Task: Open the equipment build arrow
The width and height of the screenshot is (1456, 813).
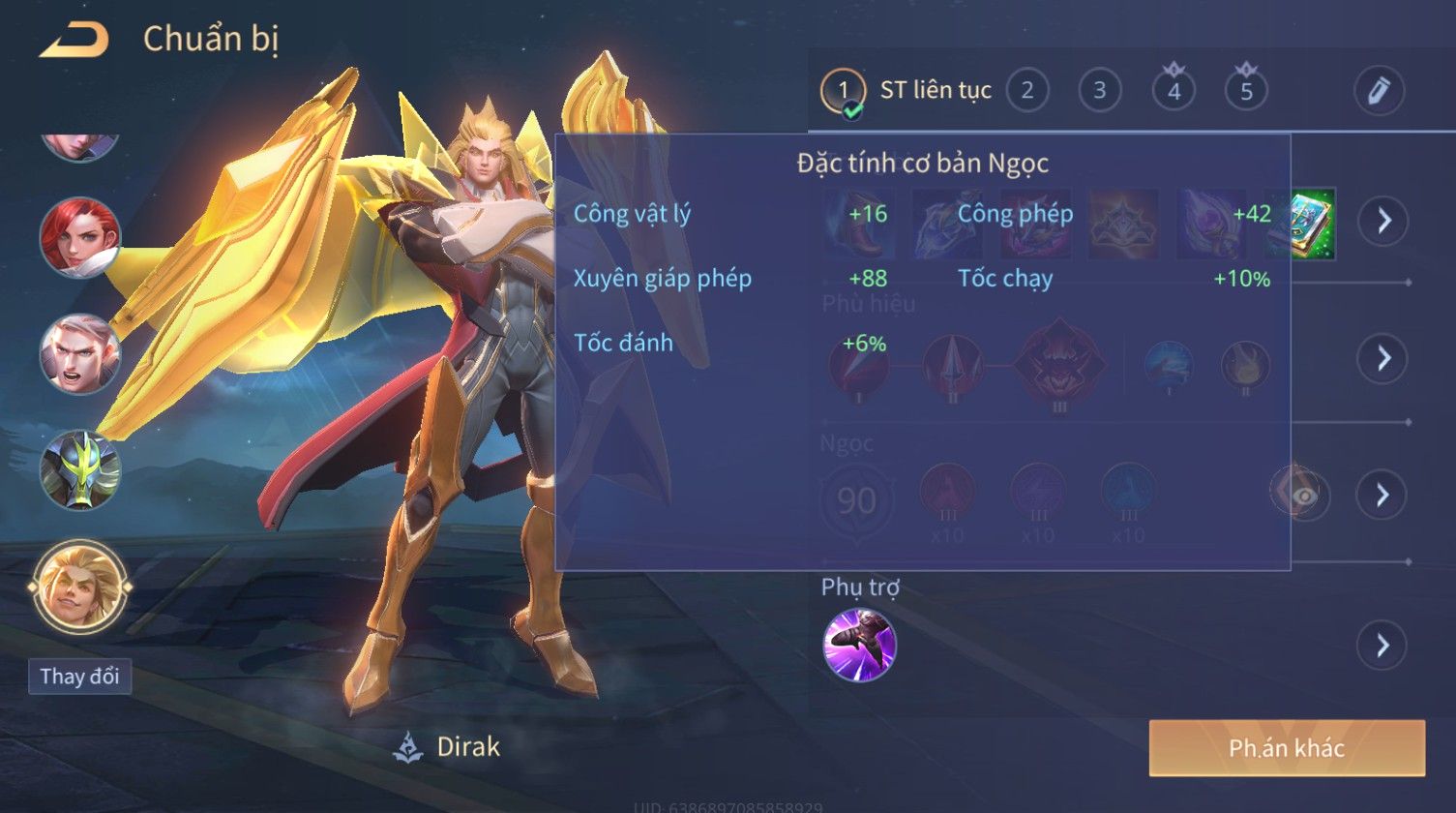Action: click(1382, 222)
